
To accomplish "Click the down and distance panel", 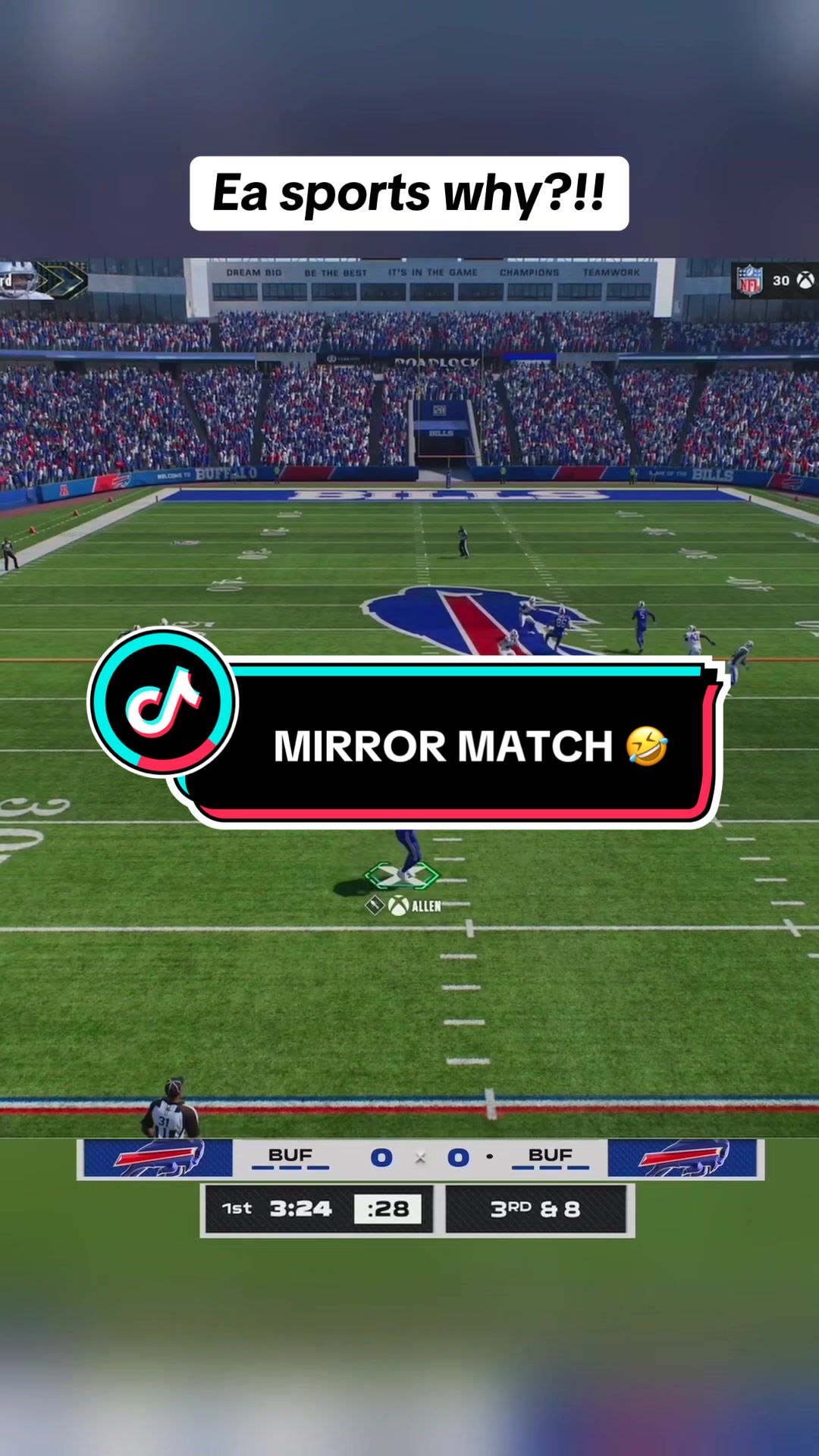I will pyautogui.click(x=536, y=1209).
